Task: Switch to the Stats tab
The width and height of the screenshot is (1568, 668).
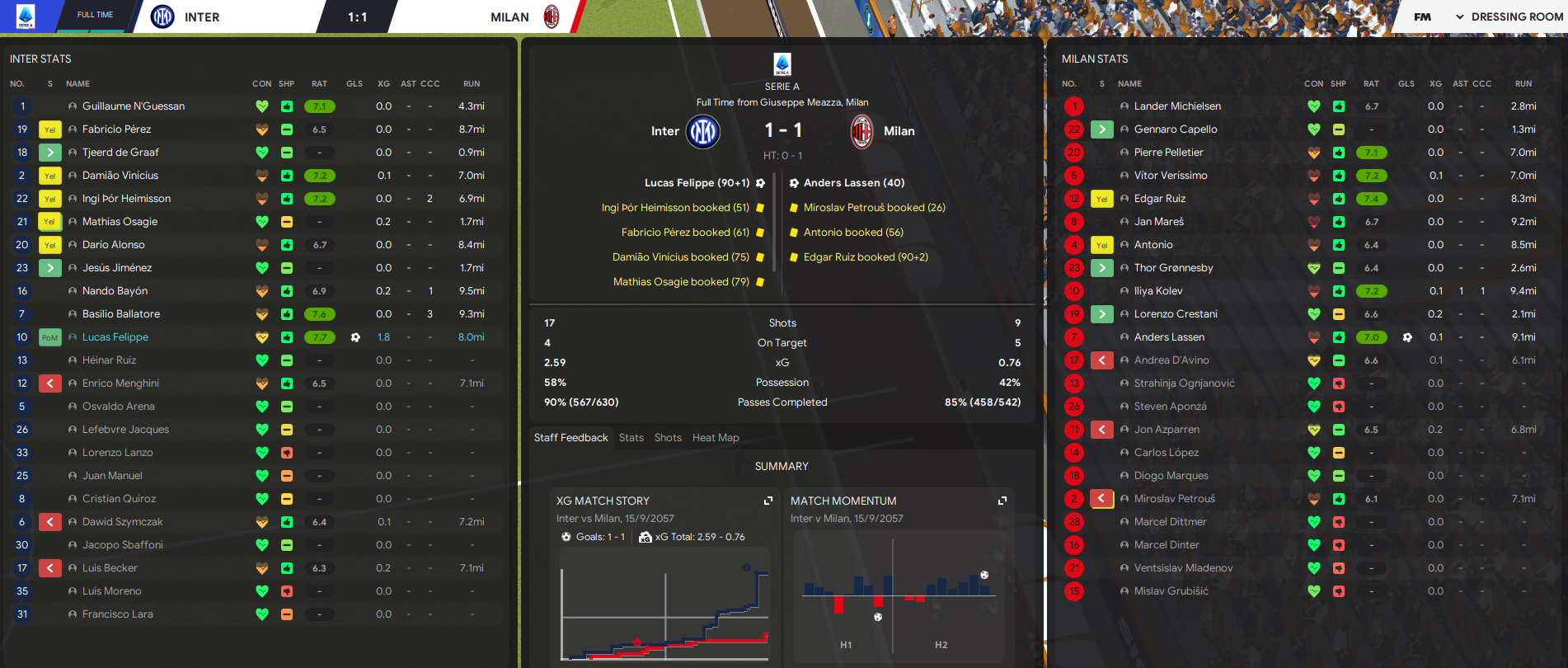Action: pos(631,438)
